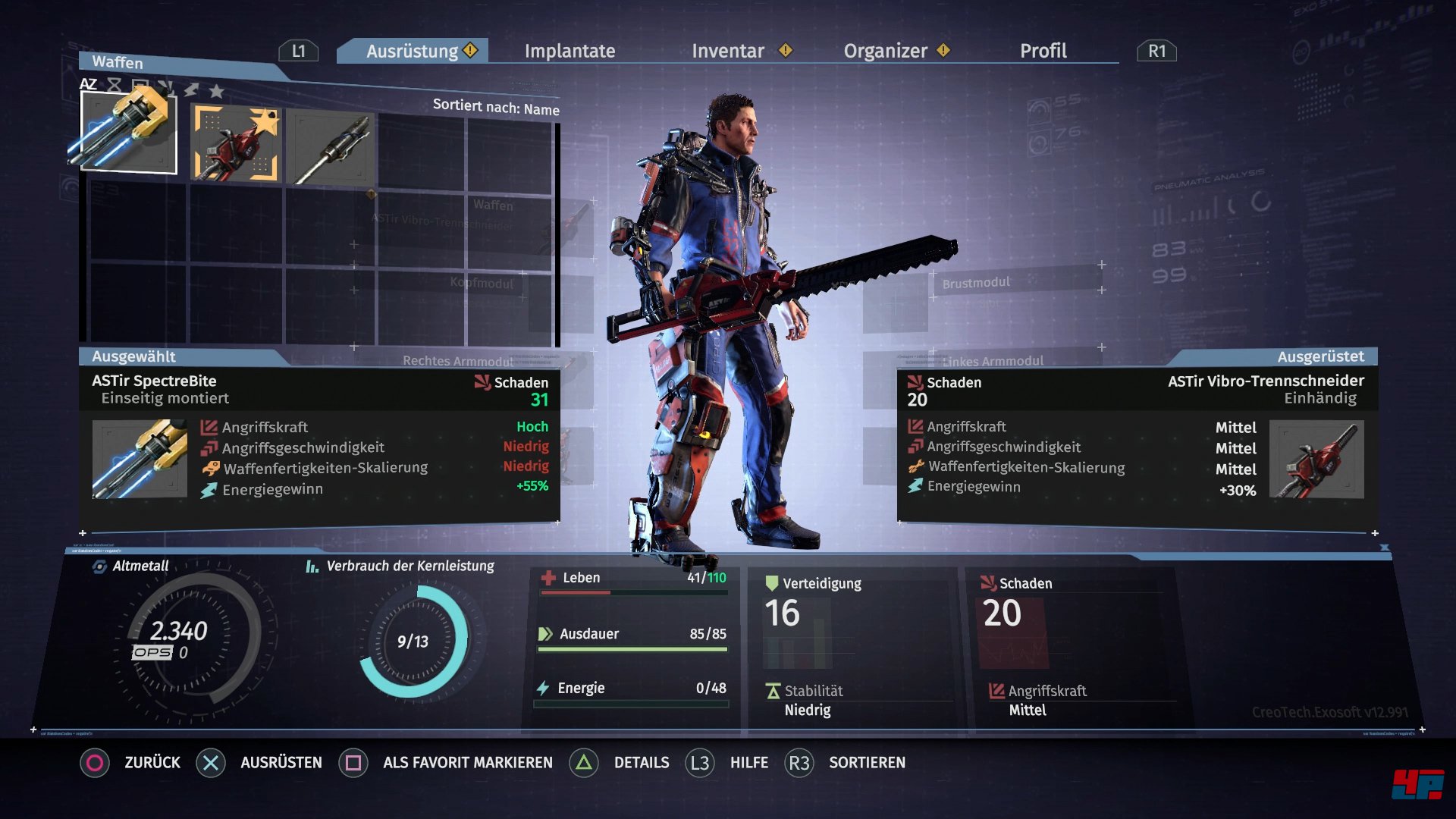
Task: Go back with ZURÜCK
Action: (152, 762)
